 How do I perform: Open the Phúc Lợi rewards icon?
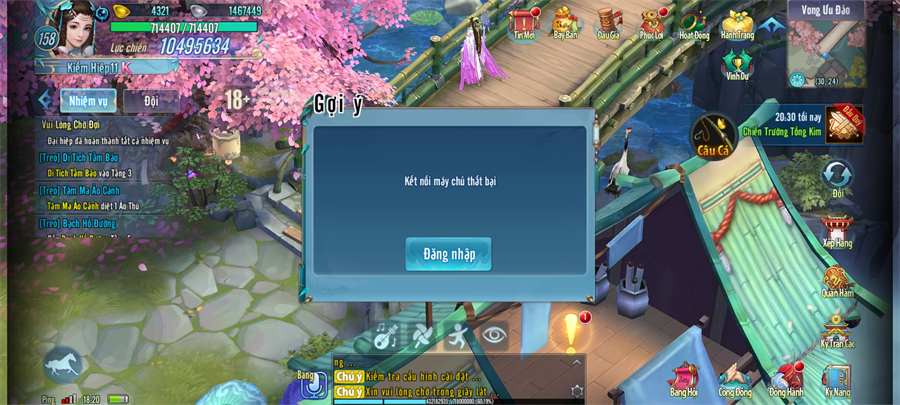[651, 22]
